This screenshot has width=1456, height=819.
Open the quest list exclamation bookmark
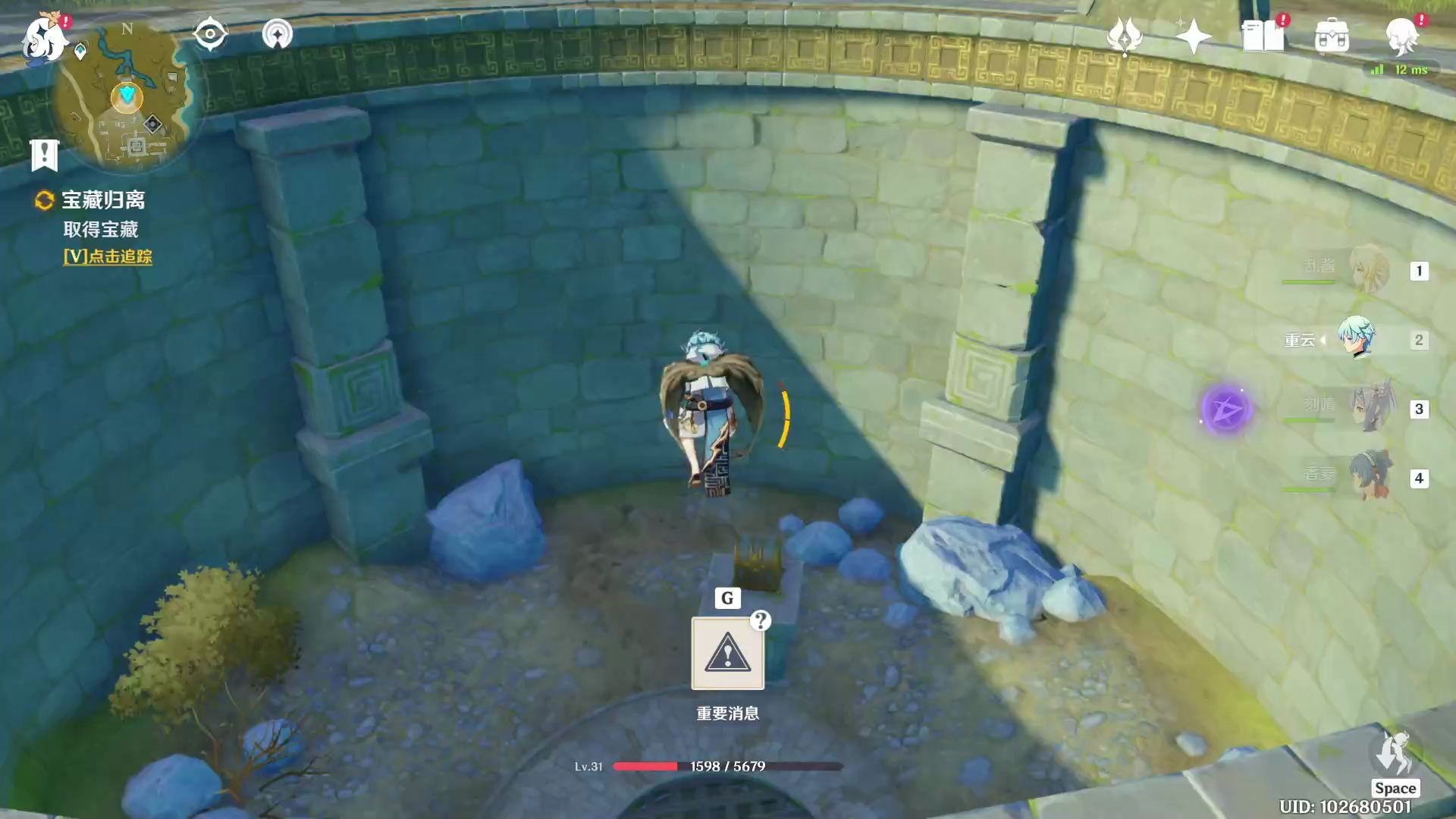click(x=45, y=155)
